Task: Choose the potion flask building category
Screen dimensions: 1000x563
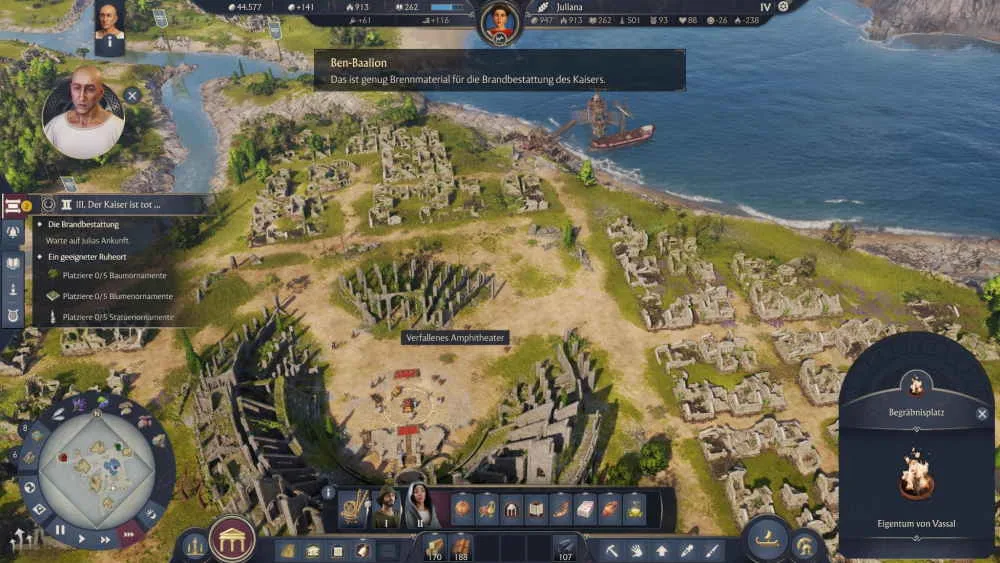Action: [x=634, y=509]
